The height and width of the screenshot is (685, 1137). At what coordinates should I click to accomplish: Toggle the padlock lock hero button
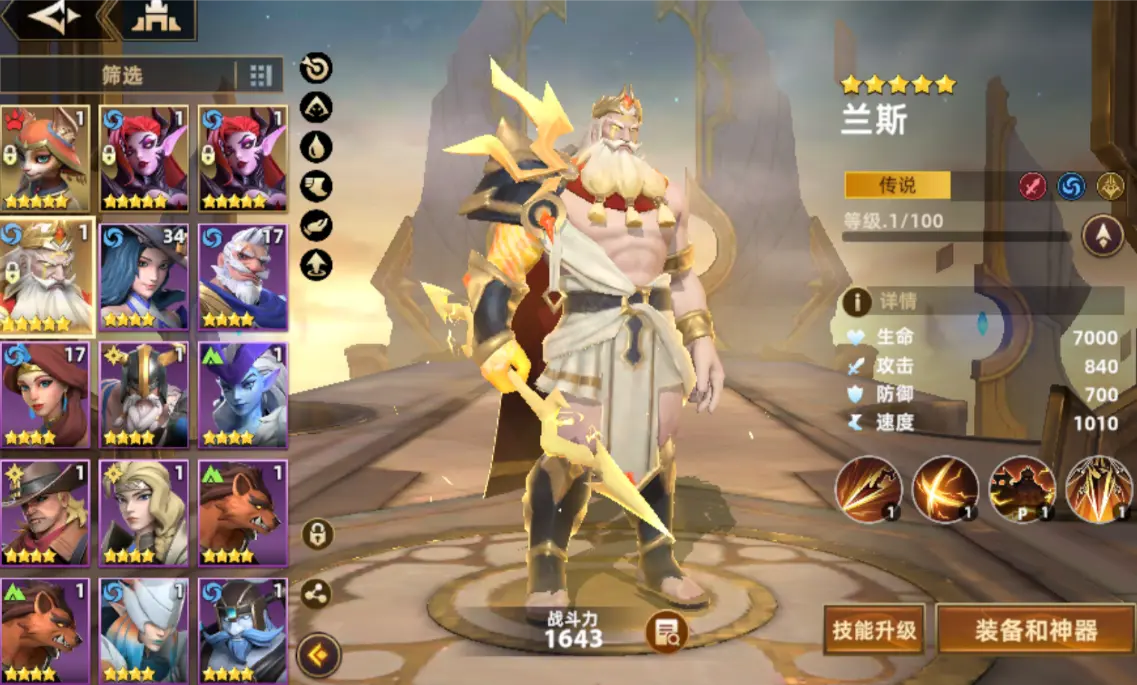coord(317,534)
